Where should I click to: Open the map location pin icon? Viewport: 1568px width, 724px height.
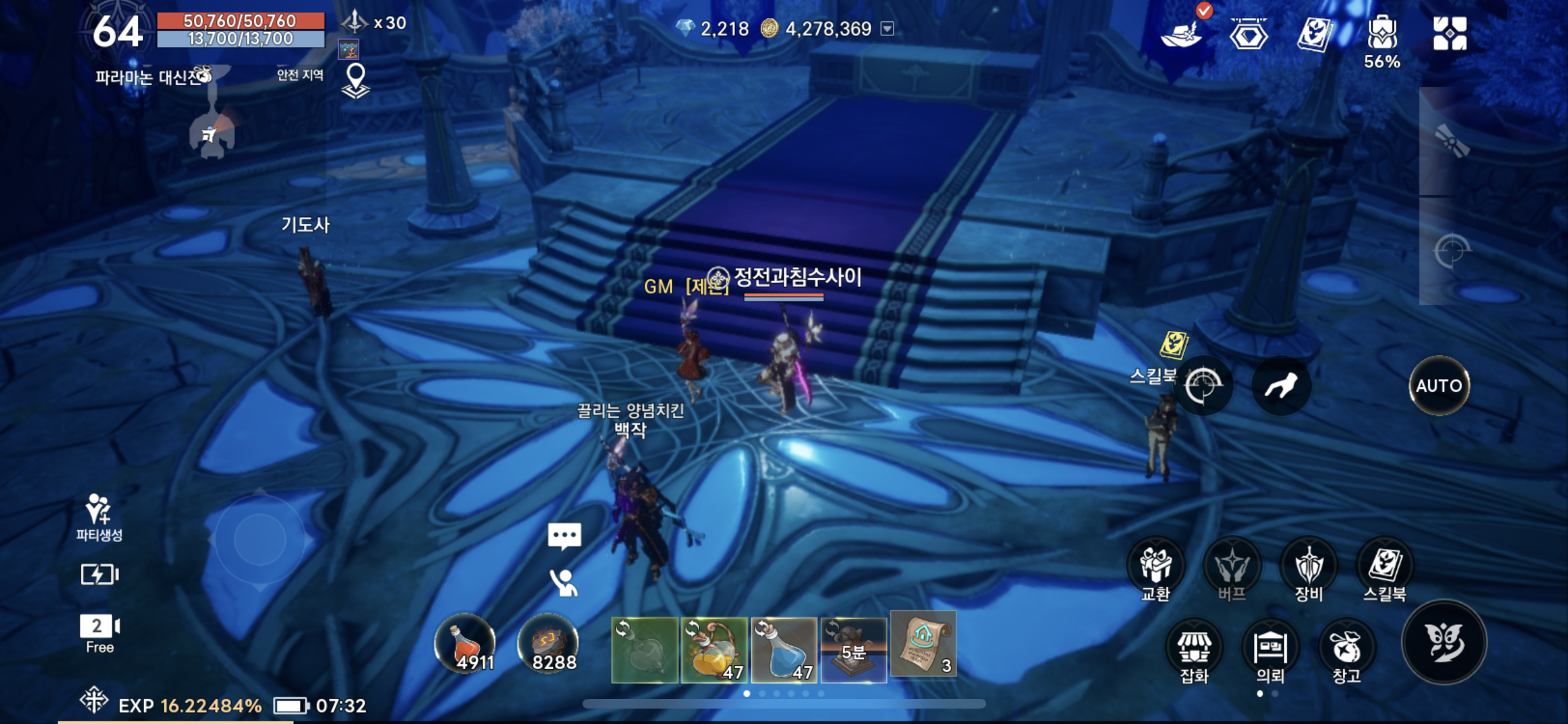tap(355, 81)
